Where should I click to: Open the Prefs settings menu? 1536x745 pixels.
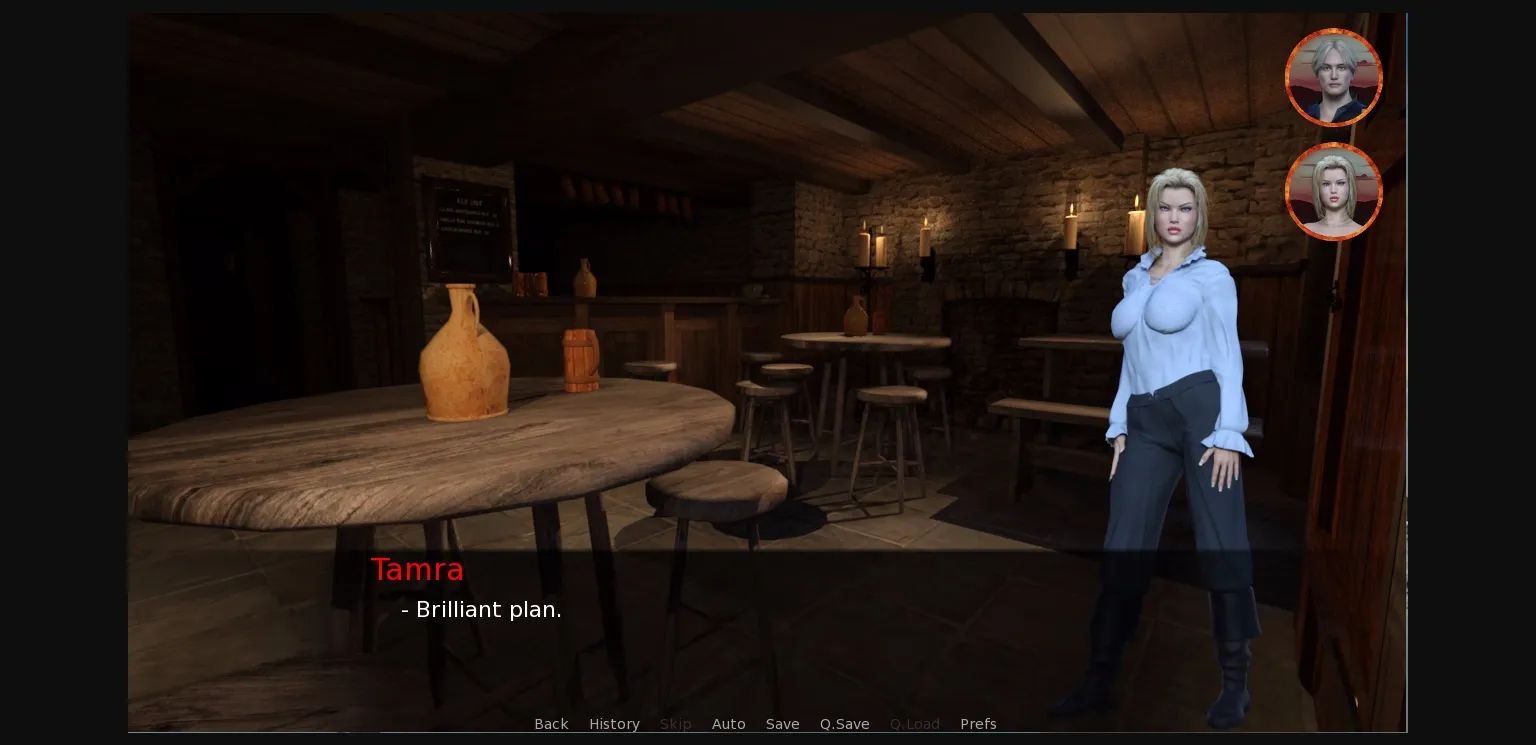978,724
